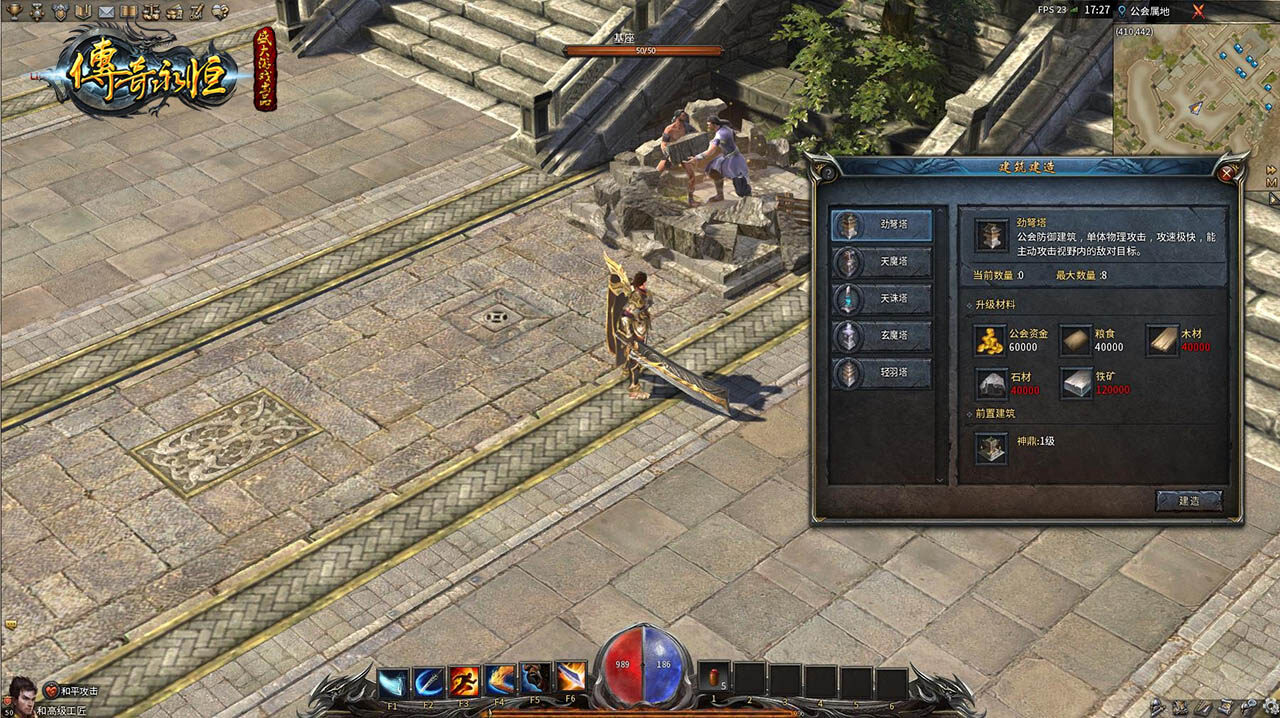Use the F3 fiery dash skill

(464, 681)
